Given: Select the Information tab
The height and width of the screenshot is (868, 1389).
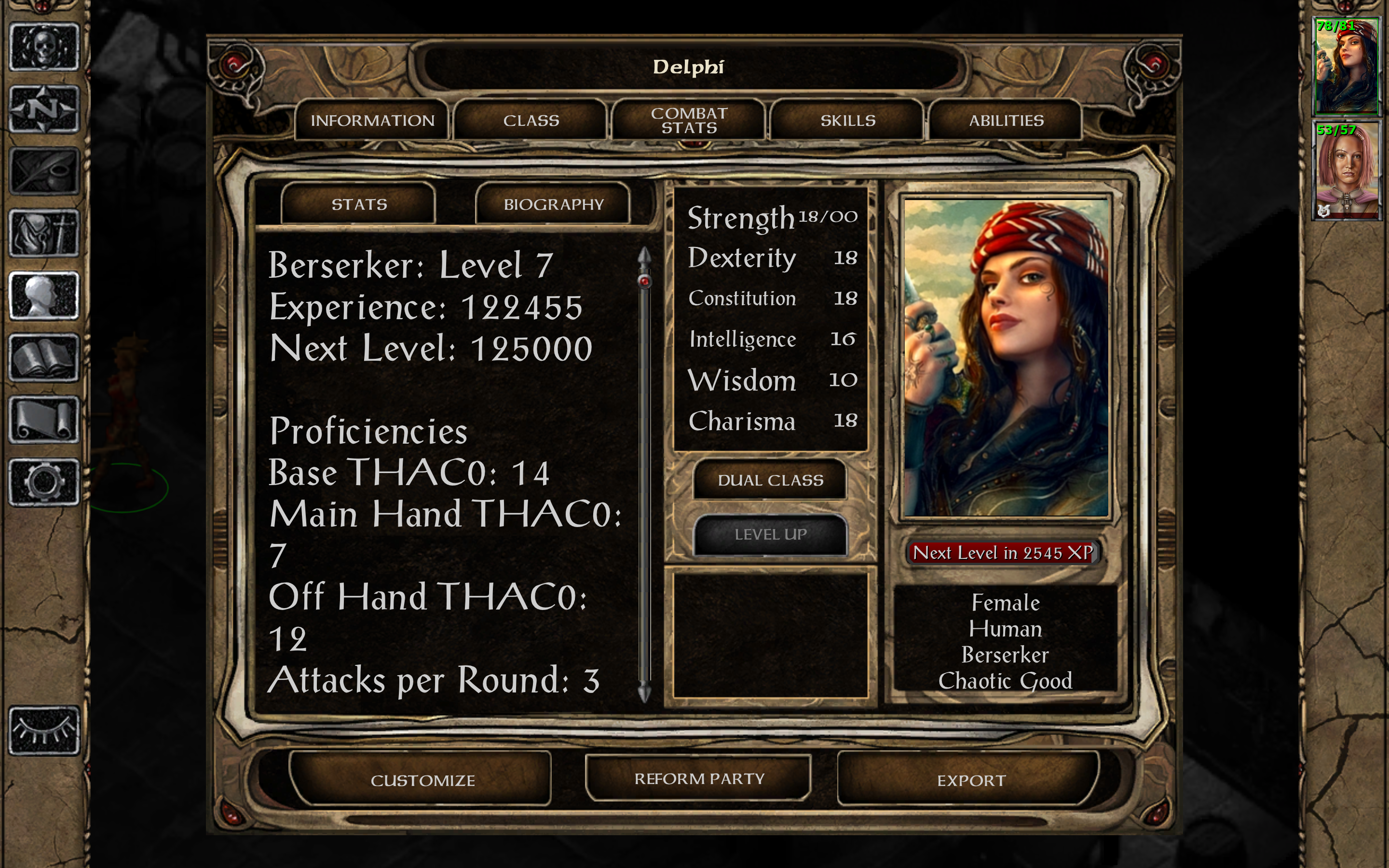Looking at the screenshot, I should click(x=372, y=120).
